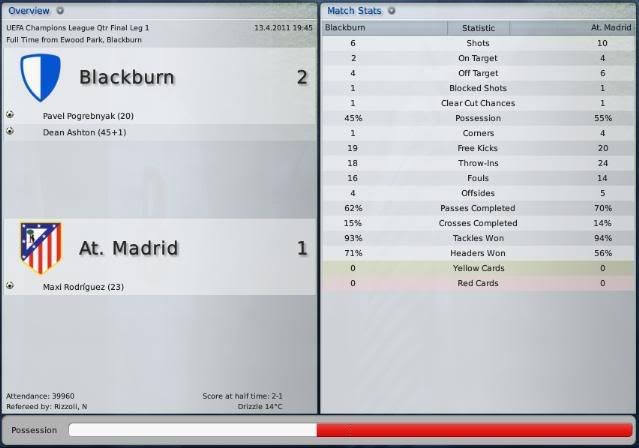The image size is (639, 448).
Task: Select the Blackburn team name
Action: click(127, 77)
